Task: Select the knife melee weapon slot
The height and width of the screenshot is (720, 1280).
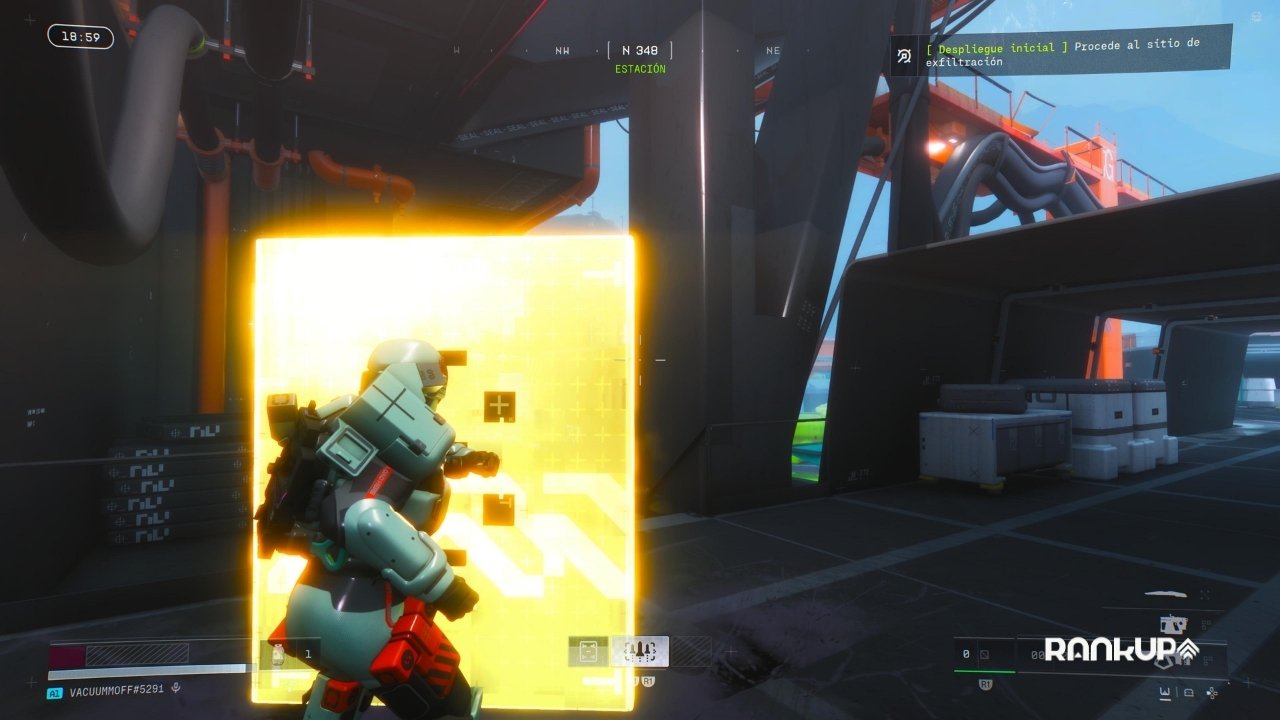Action: point(1165,594)
